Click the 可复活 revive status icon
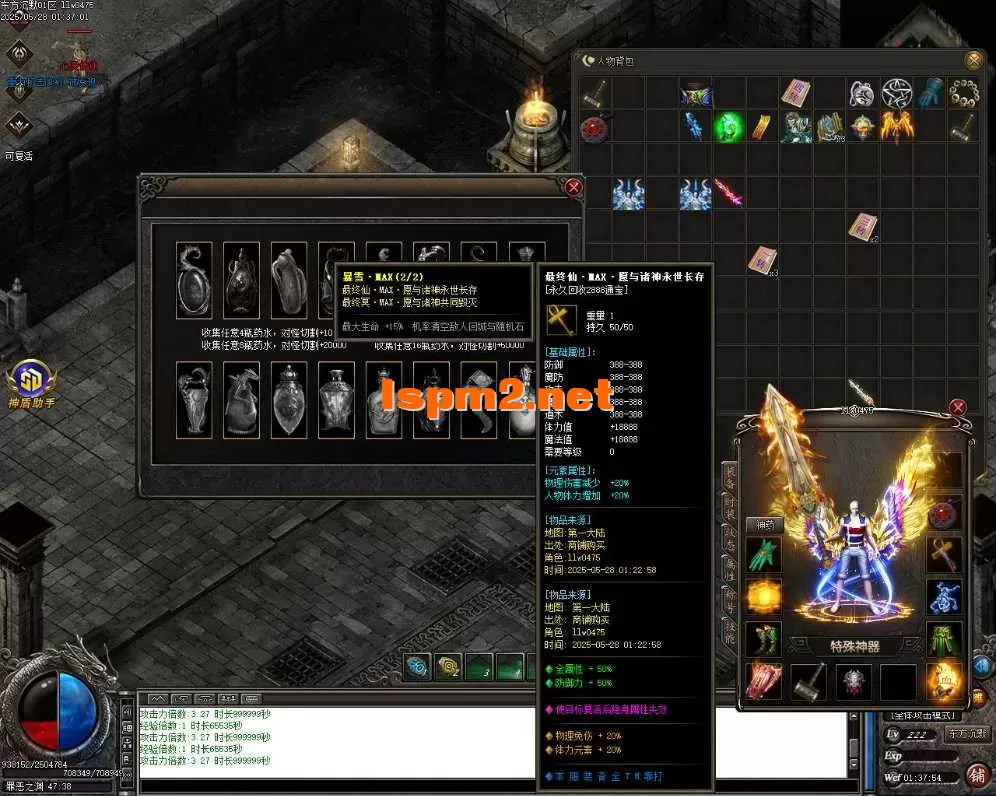This screenshot has height=796, width=996. point(19,127)
